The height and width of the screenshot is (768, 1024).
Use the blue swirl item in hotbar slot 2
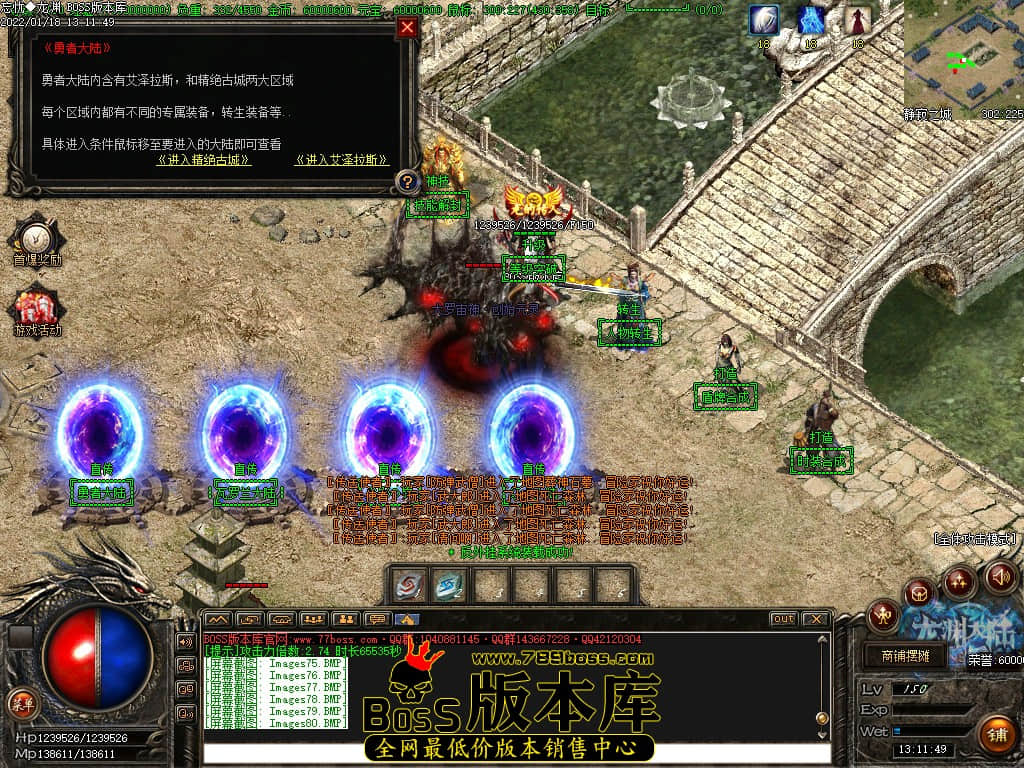[x=449, y=585]
